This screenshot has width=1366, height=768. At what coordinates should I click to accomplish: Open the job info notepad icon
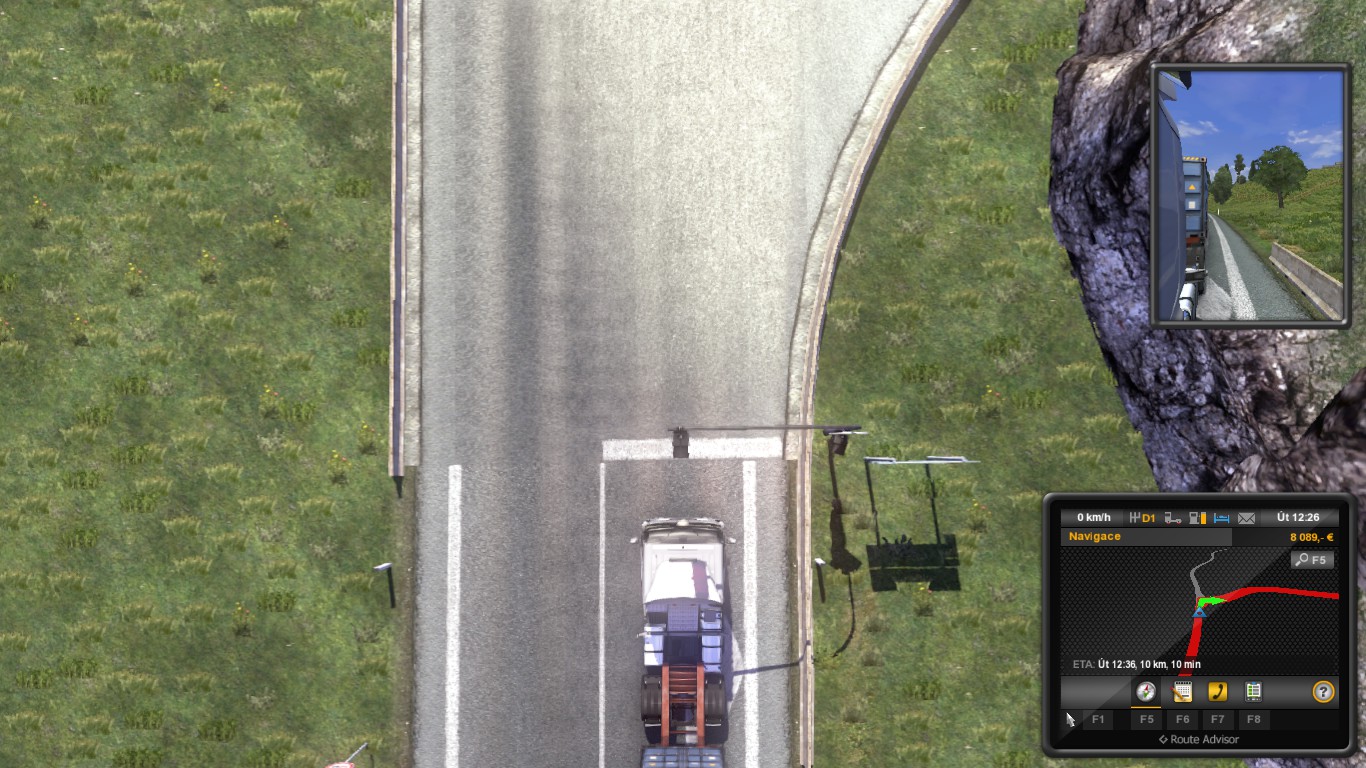[x=1182, y=691]
